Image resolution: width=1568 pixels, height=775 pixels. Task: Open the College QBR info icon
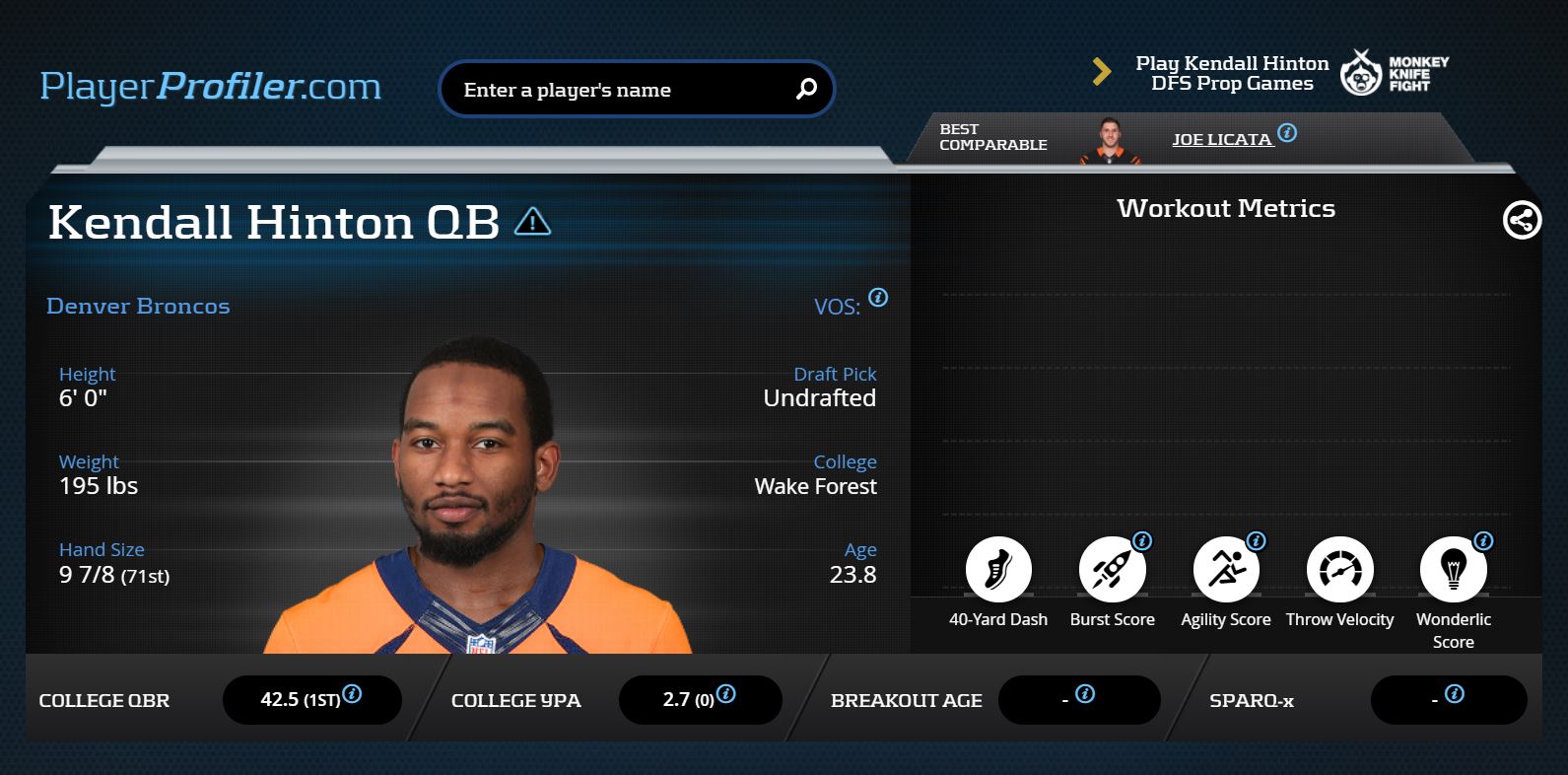click(352, 694)
